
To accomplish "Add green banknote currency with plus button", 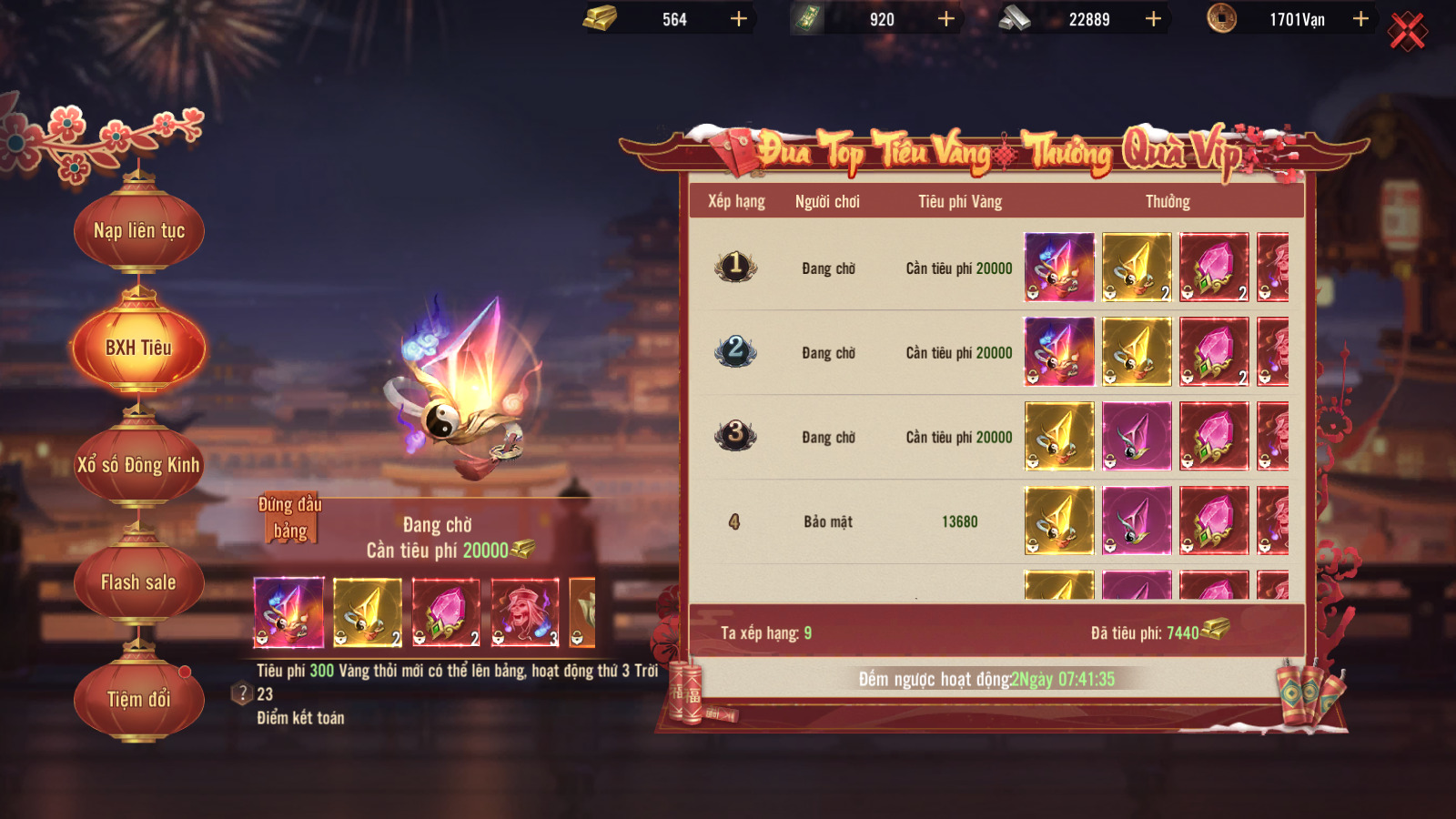I will (x=946, y=19).
